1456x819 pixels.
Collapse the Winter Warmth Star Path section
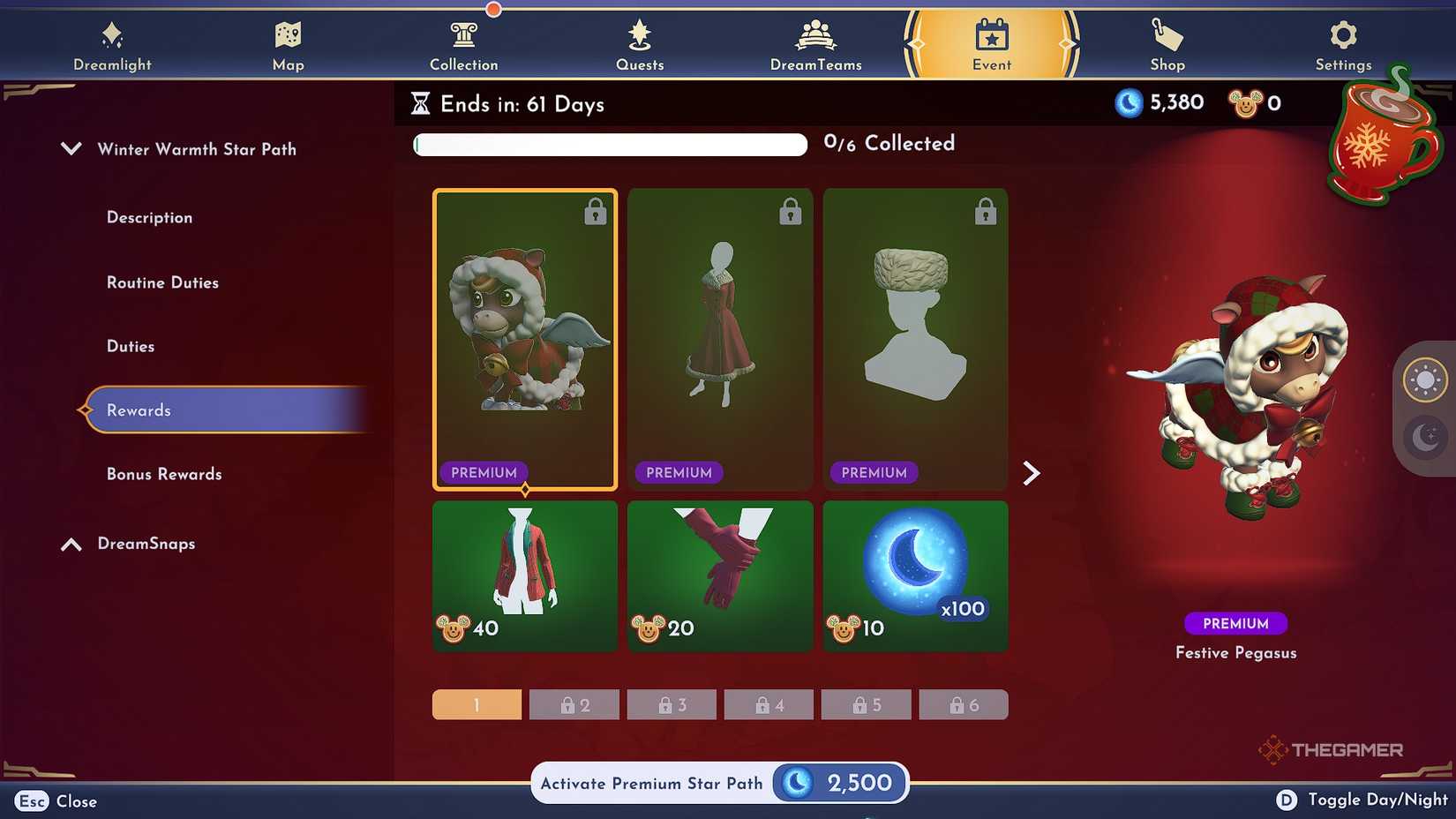[71, 148]
